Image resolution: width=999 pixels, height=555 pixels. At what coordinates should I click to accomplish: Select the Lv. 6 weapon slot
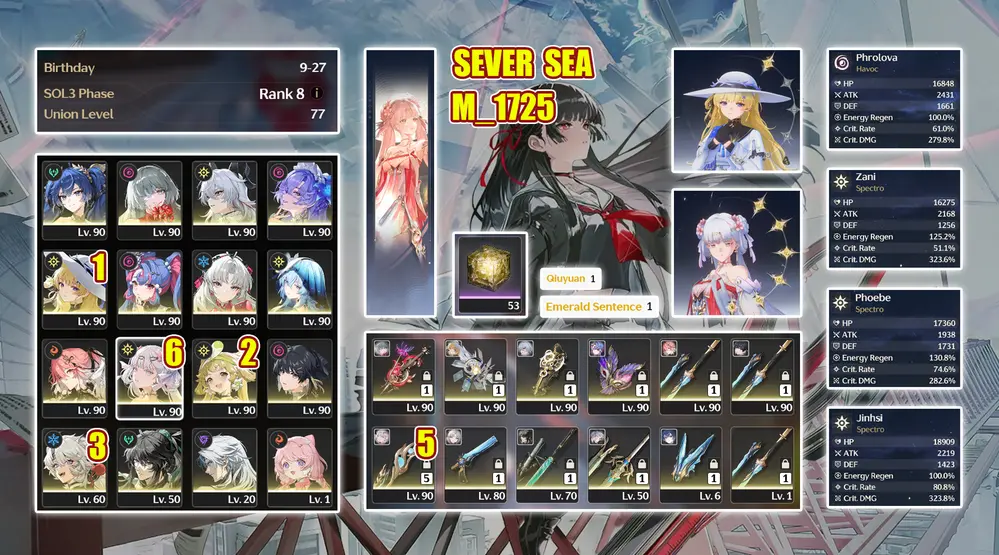(x=690, y=464)
